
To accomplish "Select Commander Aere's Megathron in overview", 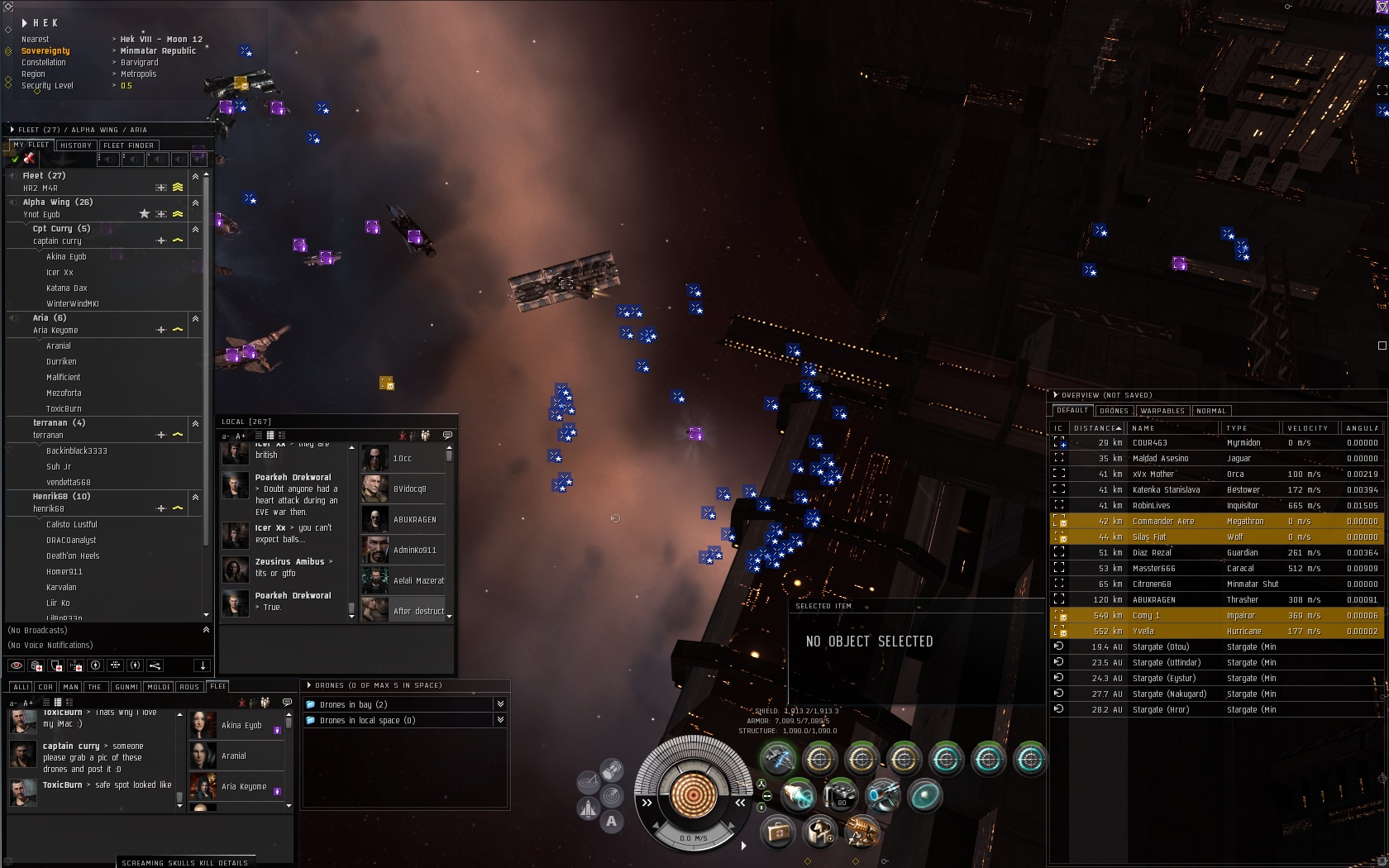I will (x=1163, y=522).
